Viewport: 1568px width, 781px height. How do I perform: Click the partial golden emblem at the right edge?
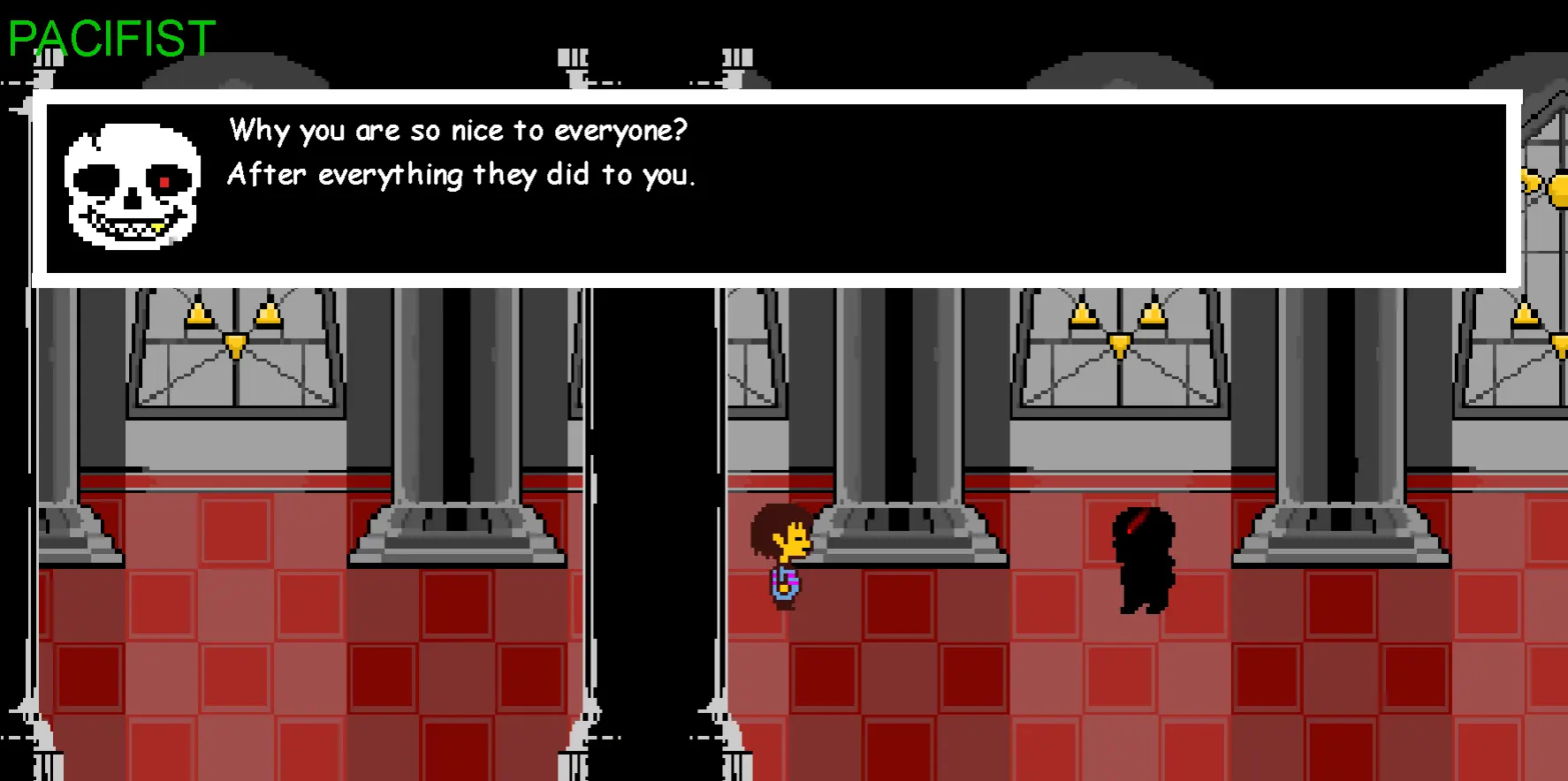coord(1542,186)
